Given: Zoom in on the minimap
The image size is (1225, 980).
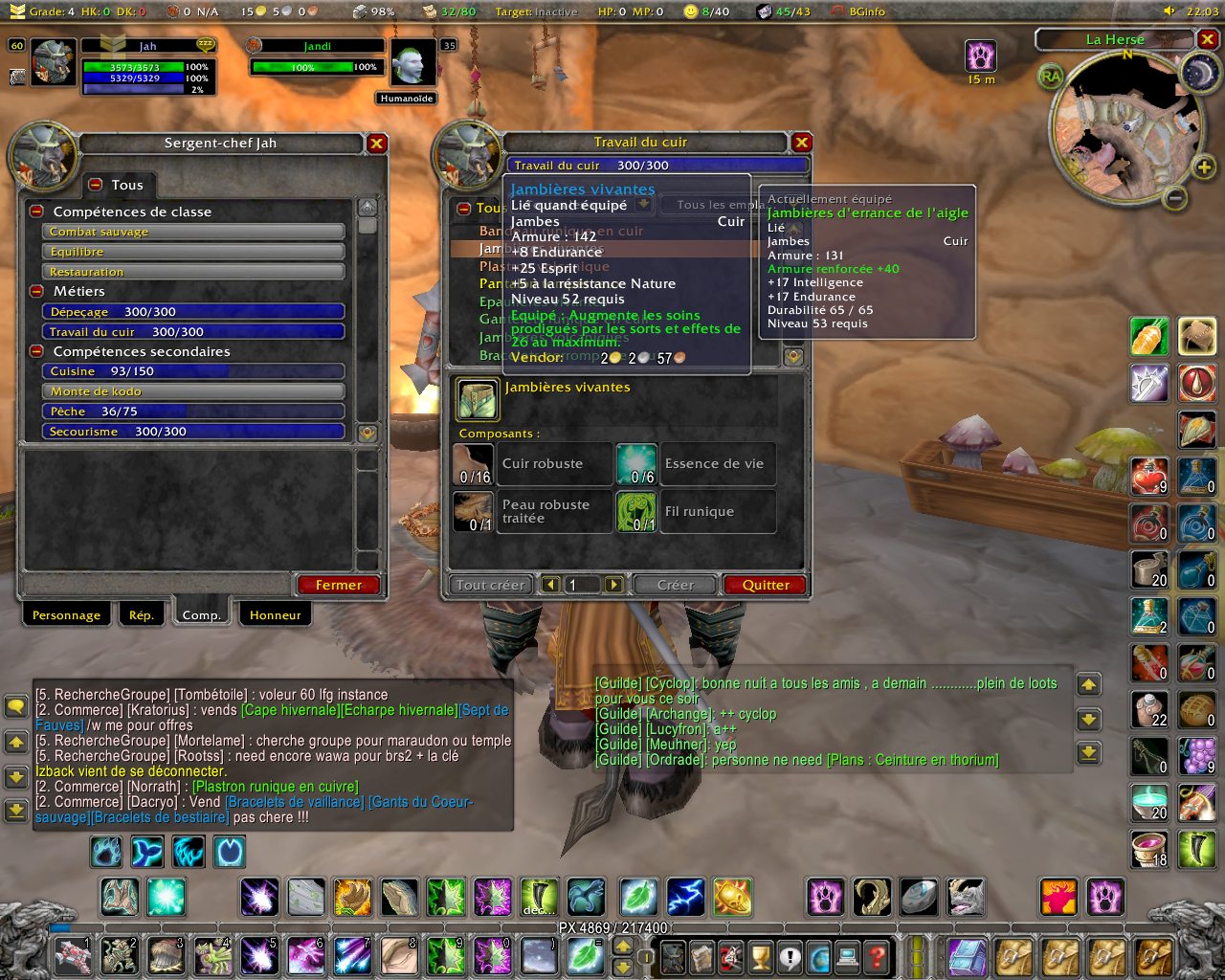Looking at the screenshot, I should pyautogui.click(x=1204, y=168).
